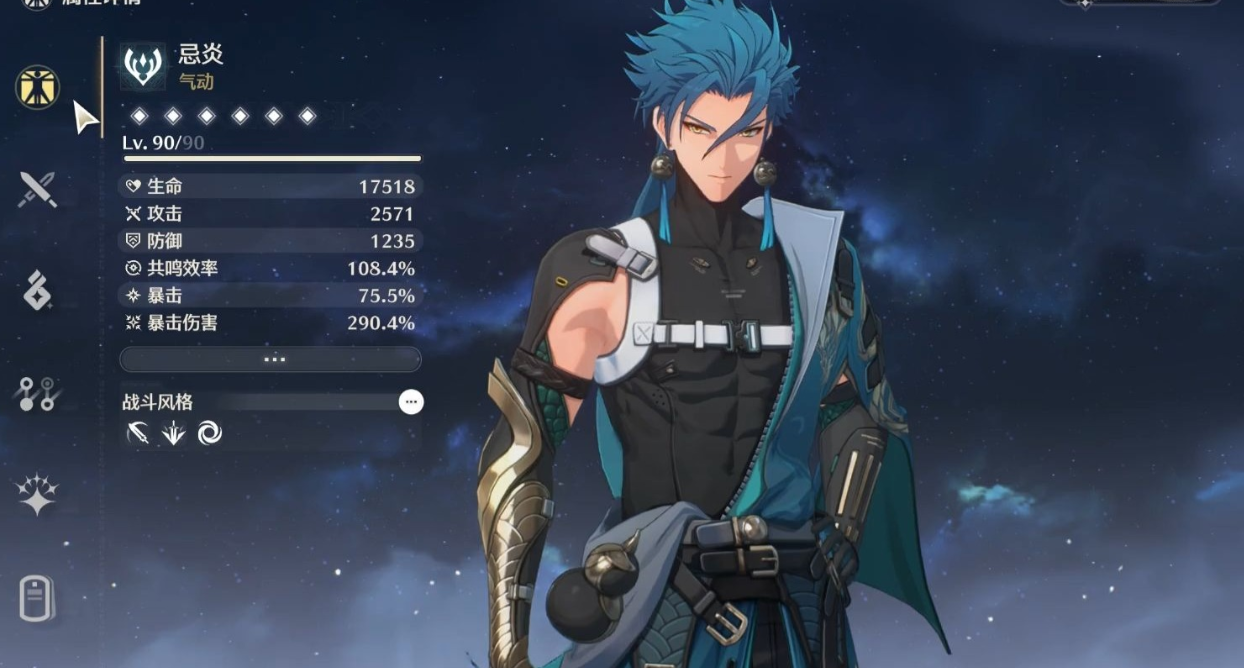This screenshot has width=1244, height=668.
Task: Show combat style details via round ellipsis button
Action: pyautogui.click(x=411, y=402)
